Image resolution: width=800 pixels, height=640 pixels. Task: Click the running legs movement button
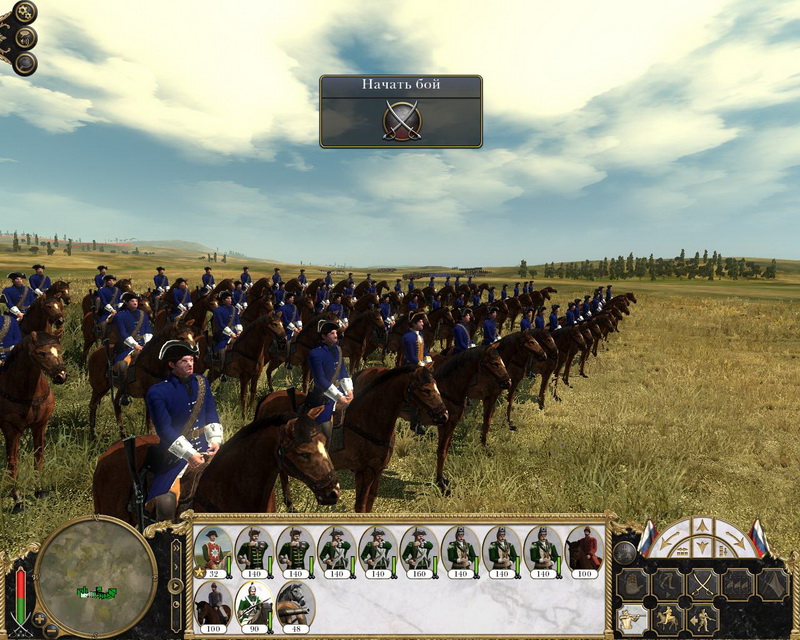[666, 582]
